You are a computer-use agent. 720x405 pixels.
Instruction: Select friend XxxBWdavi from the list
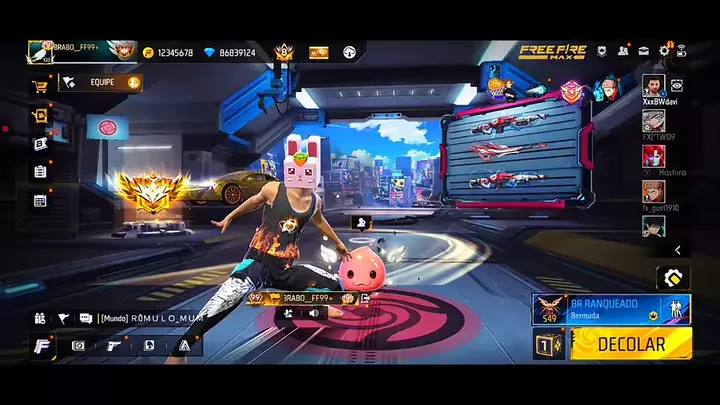(653, 86)
